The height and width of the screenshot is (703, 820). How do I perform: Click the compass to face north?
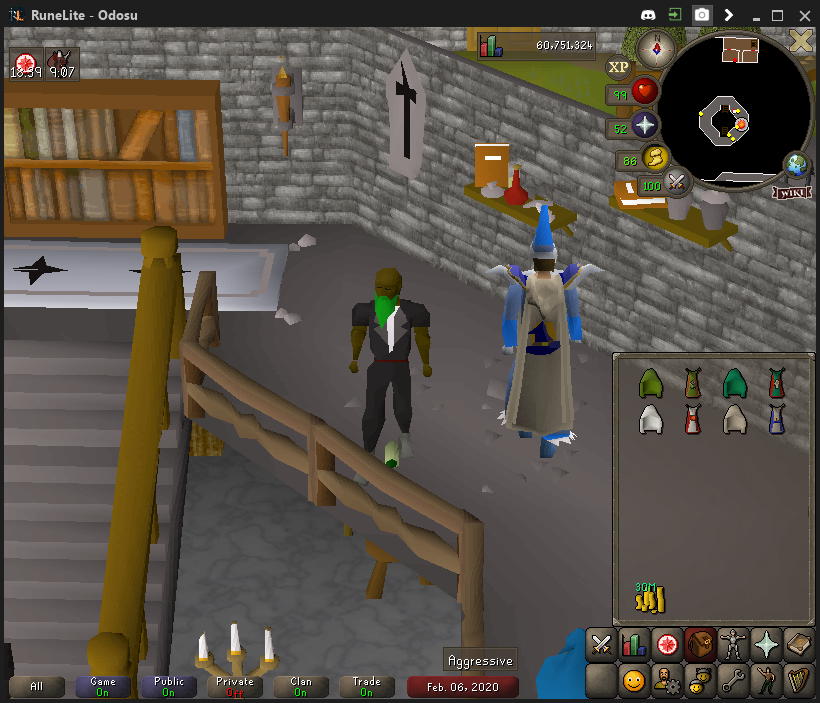tap(659, 45)
